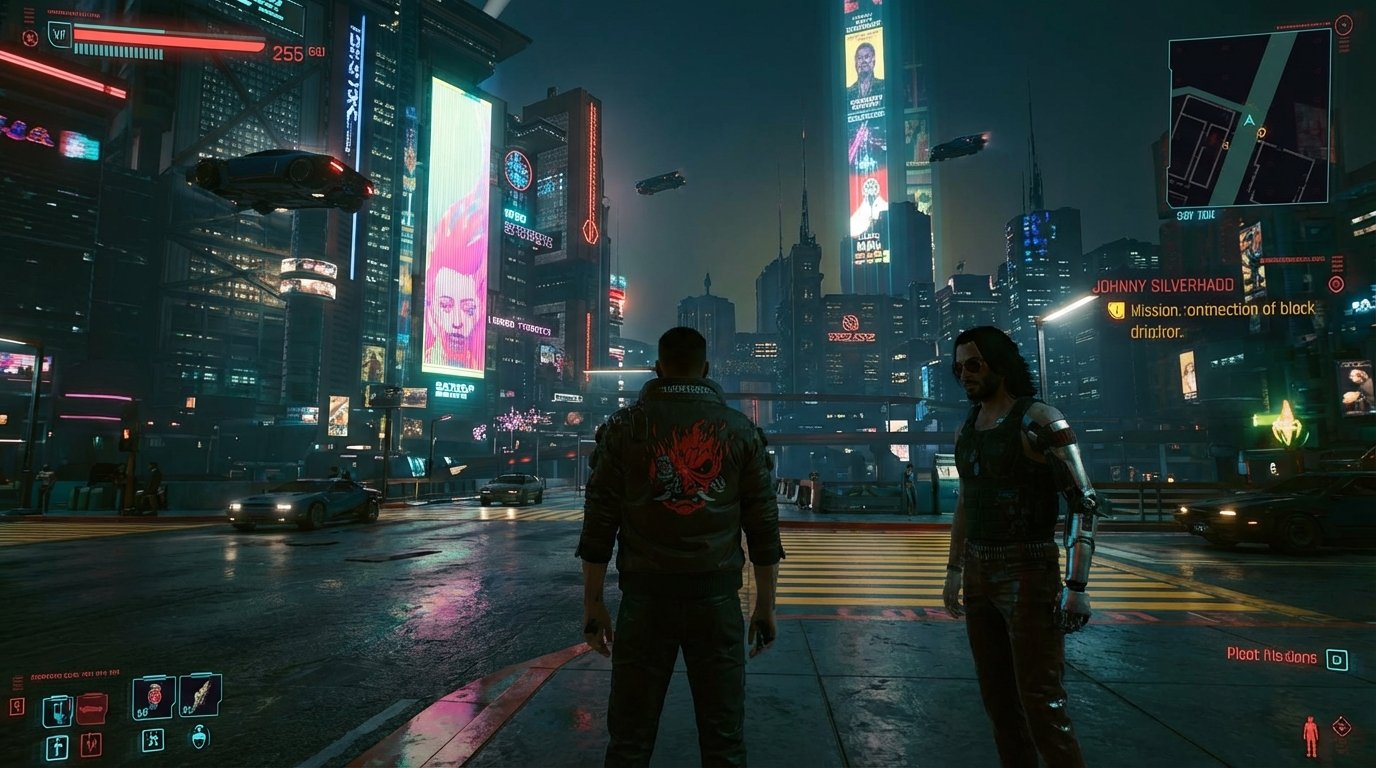Image resolution: width=1376 pixels, height=768 pixels.
Task: Select the gold weapon slot beside the consumable
Action: click(x=200, y=697)
